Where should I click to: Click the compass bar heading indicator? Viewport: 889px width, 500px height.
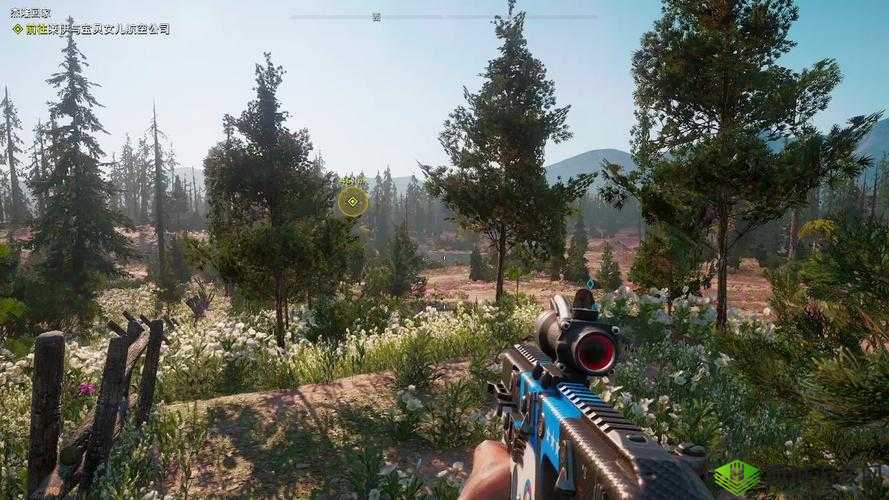[x=376, y=17]
